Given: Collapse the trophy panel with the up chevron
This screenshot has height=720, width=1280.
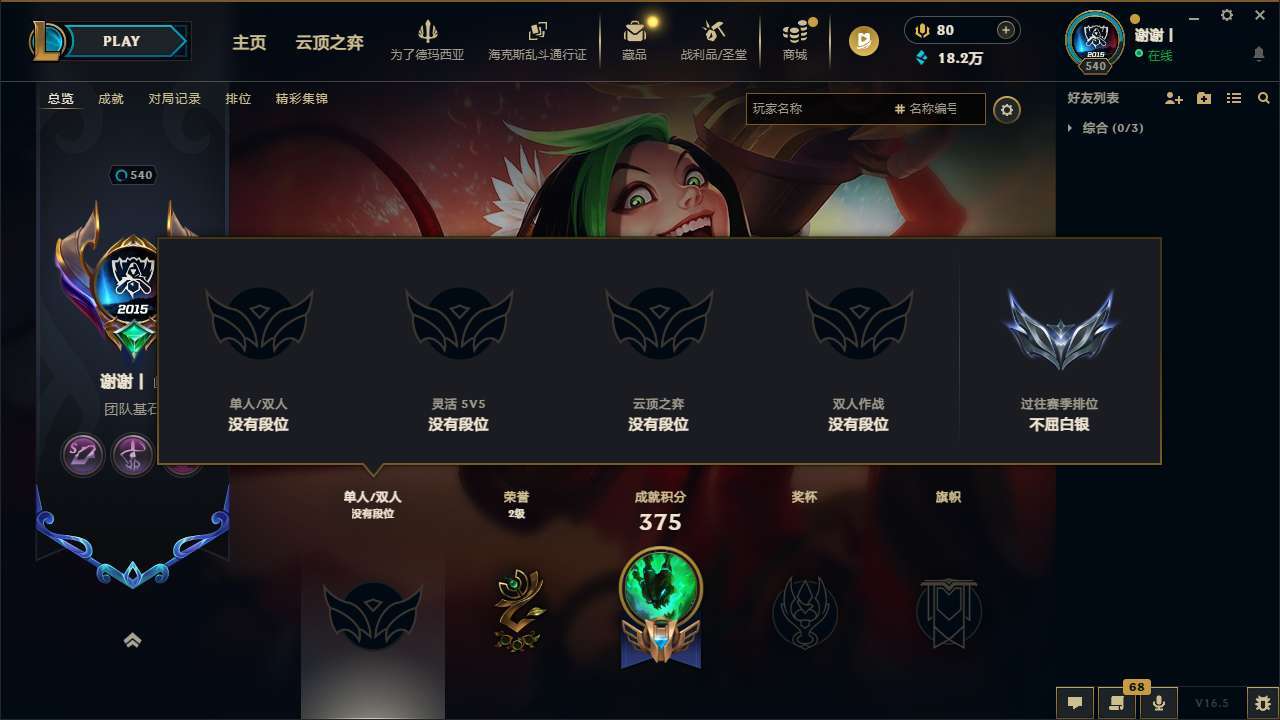Looking at the screenshot, I should [x=133, y=640].
